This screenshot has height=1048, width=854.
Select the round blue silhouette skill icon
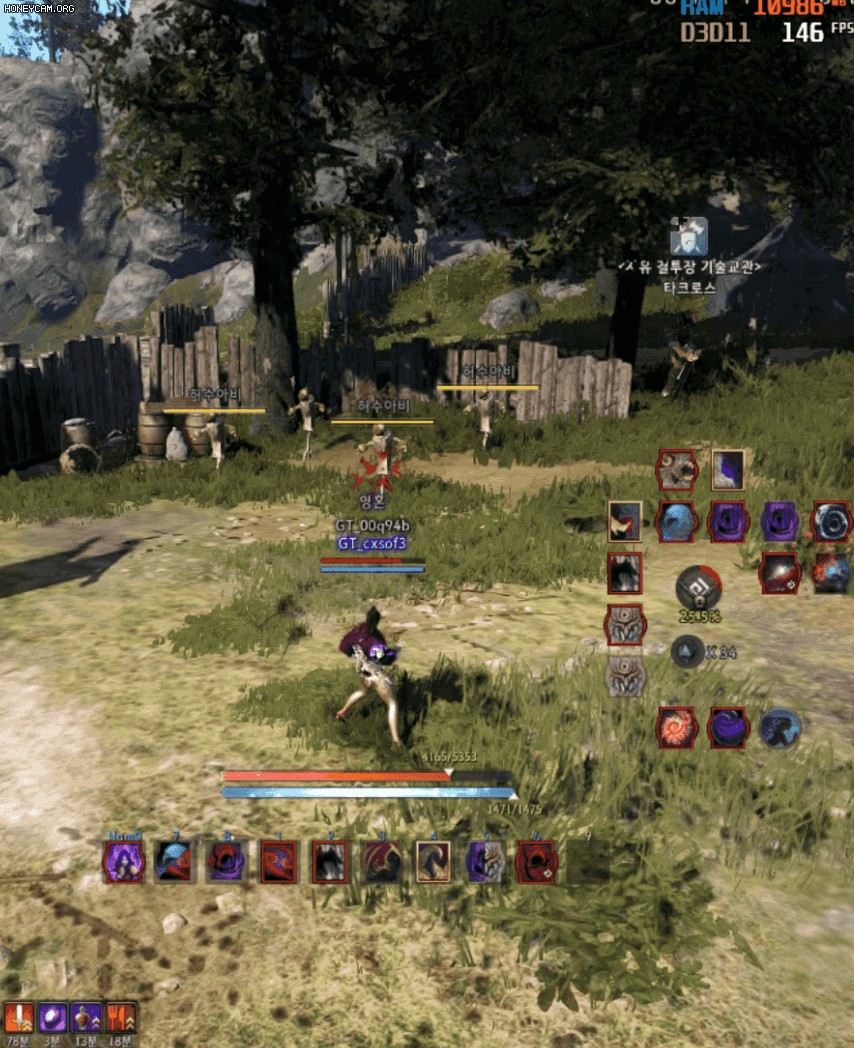tap(779, 727)
